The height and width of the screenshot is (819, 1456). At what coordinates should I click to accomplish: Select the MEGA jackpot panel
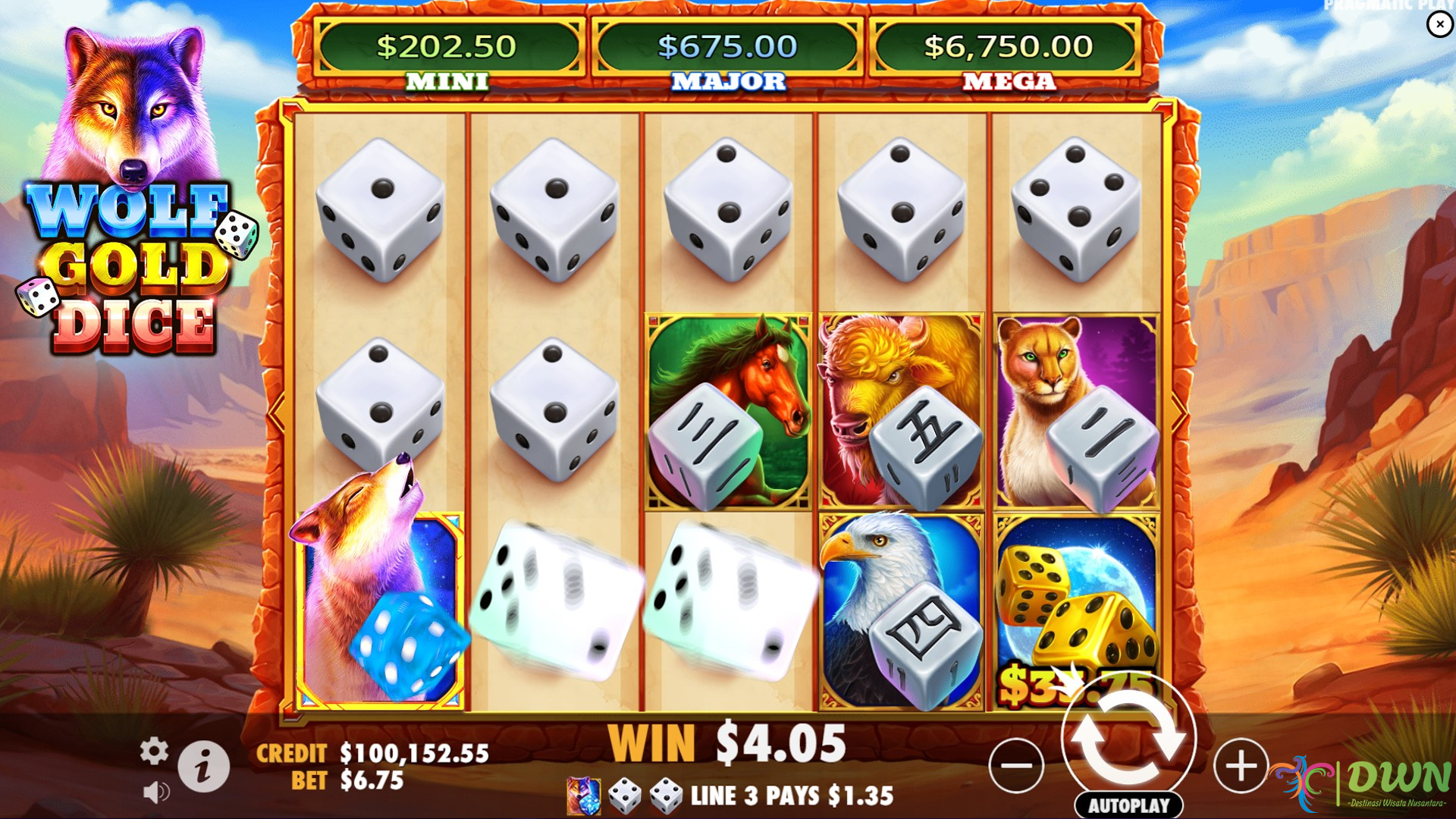point(1006,45)
